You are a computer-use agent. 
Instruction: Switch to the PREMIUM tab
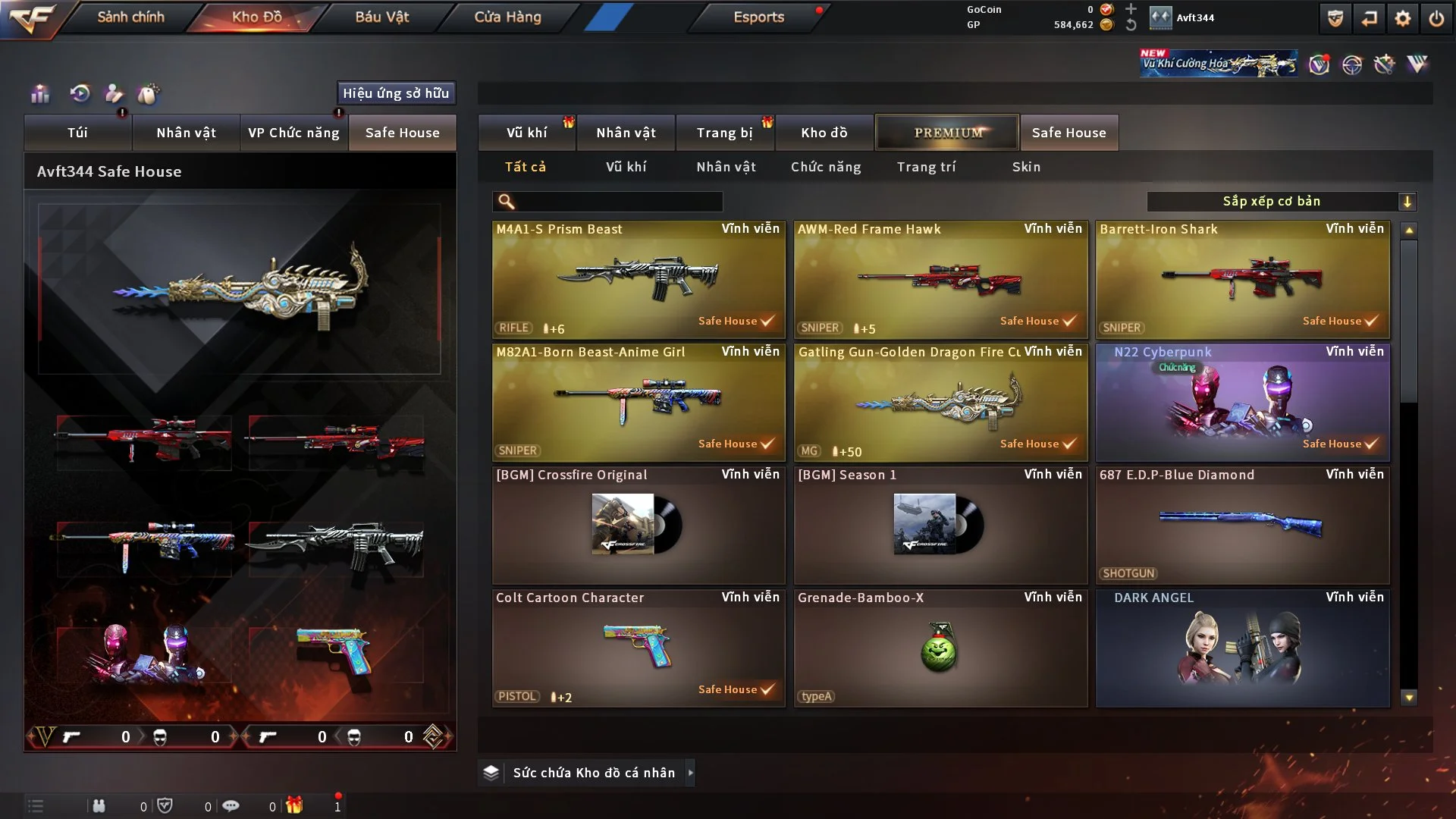tap(947, 133)
